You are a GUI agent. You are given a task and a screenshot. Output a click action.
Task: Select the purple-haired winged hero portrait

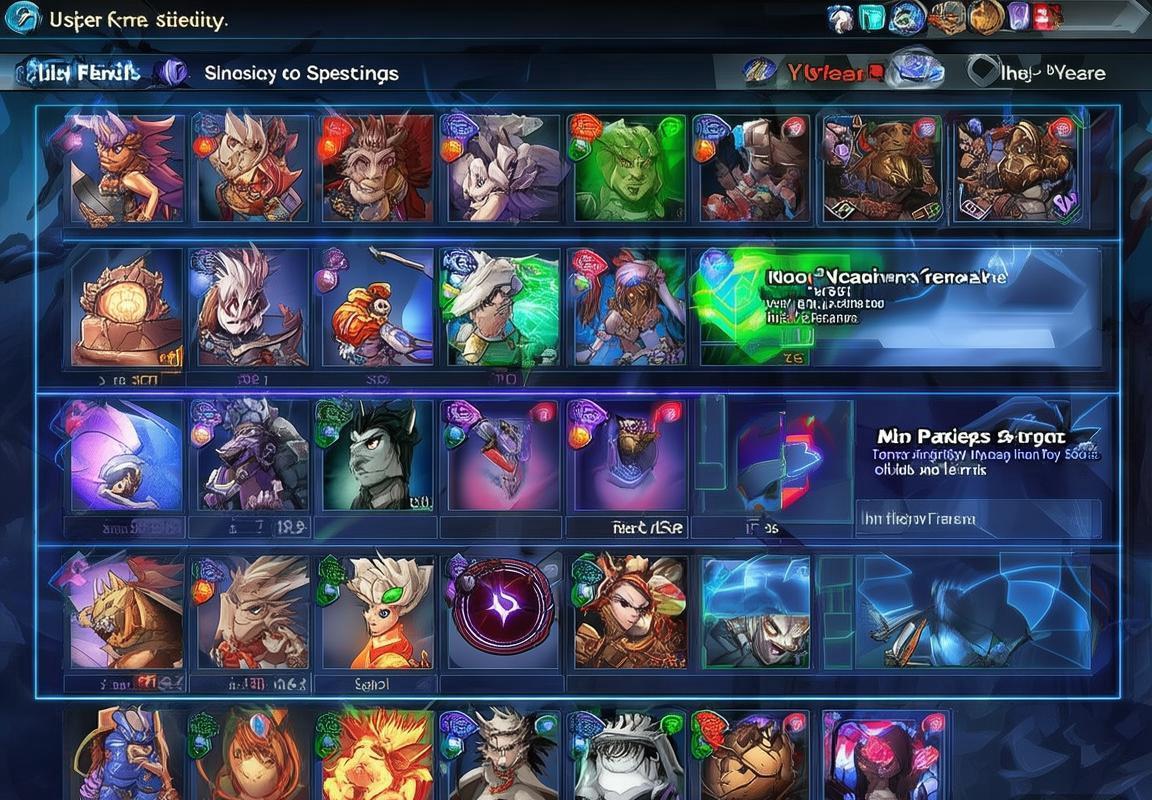(125, 167)
